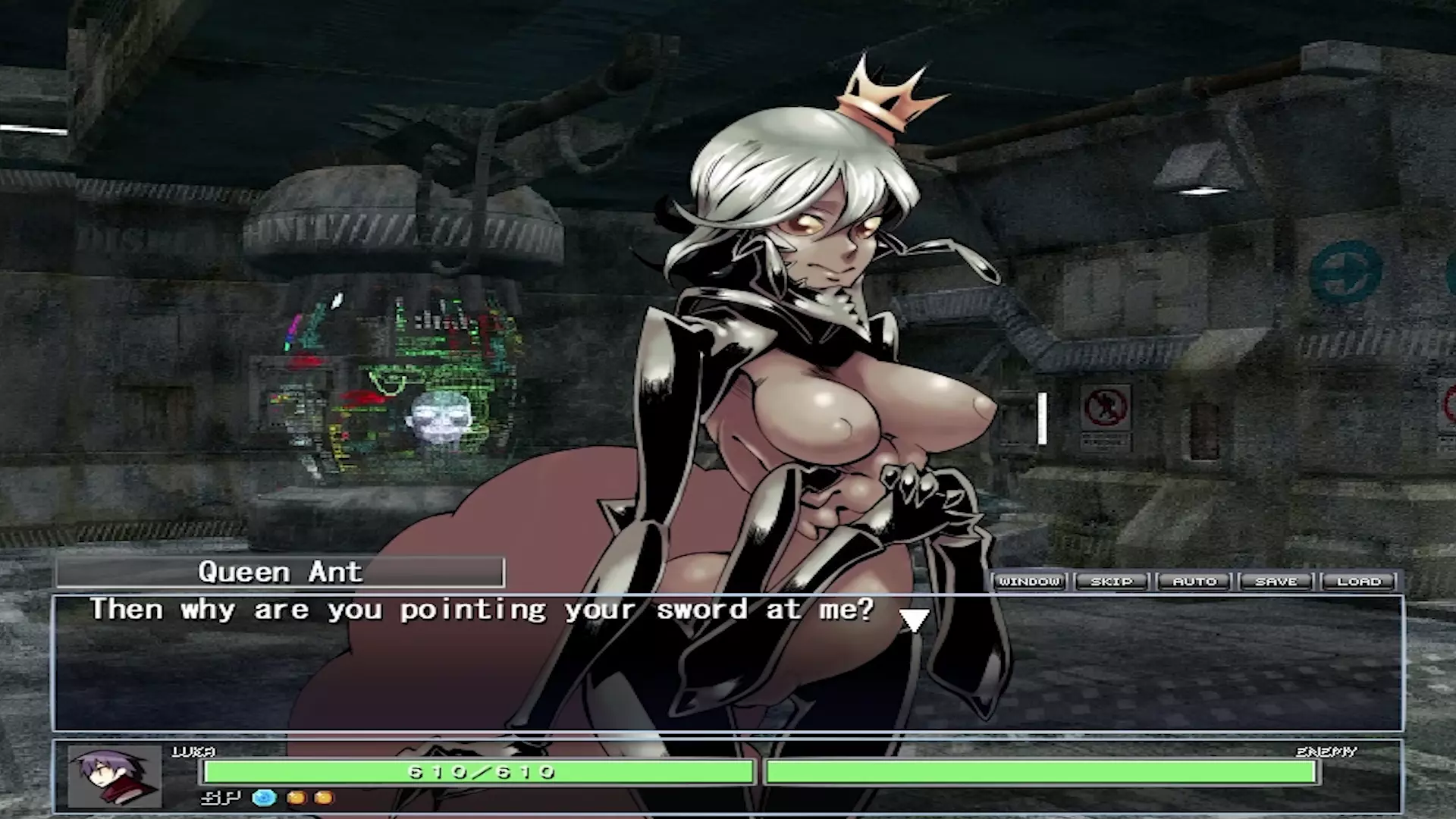Advance dialogue with the white arrow indicator

click(914, 620)
